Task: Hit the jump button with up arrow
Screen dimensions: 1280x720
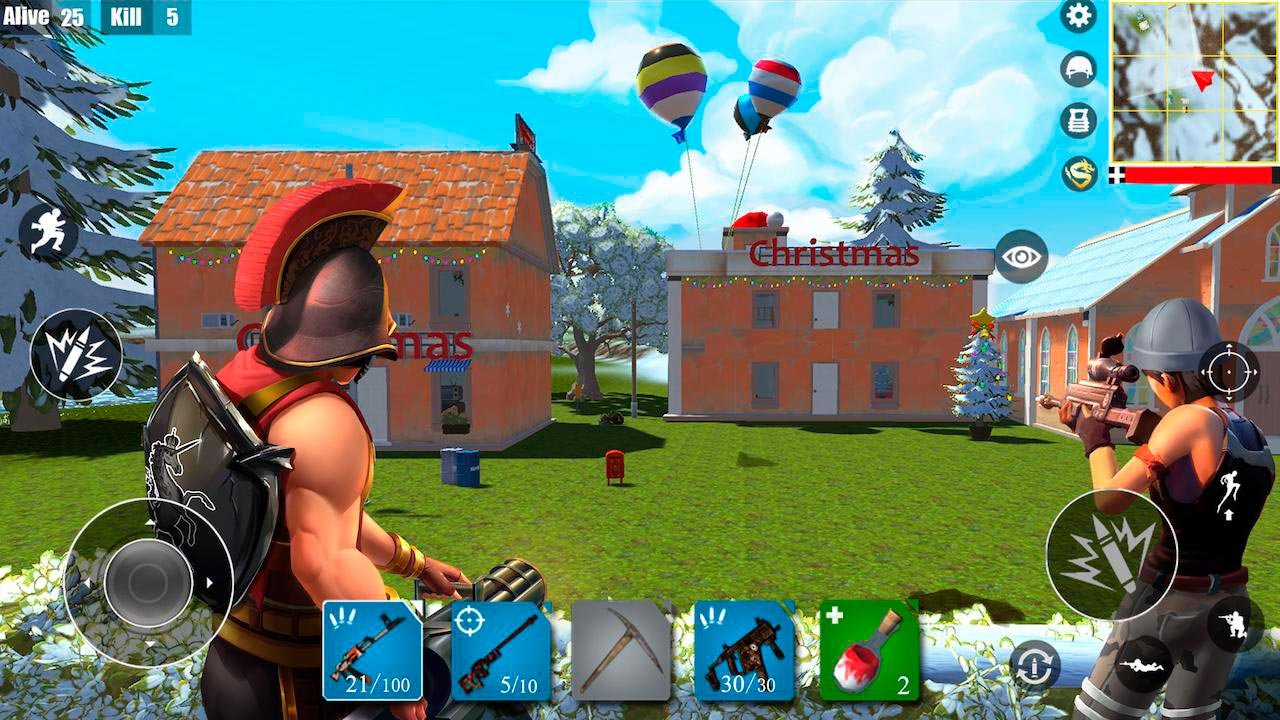Action: click(1227, 493)
